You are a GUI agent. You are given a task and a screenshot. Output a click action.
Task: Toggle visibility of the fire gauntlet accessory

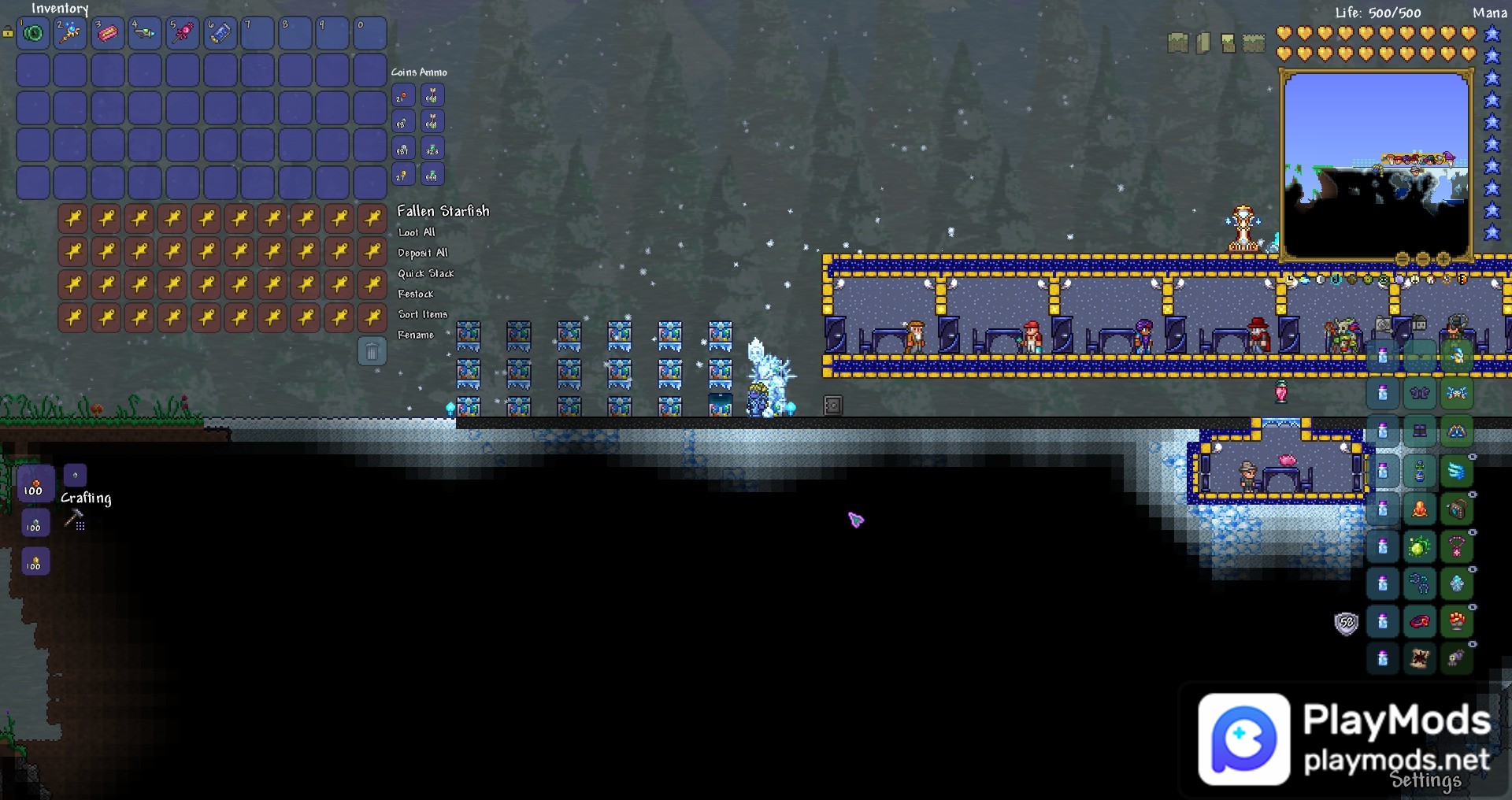click(1473, 607)
